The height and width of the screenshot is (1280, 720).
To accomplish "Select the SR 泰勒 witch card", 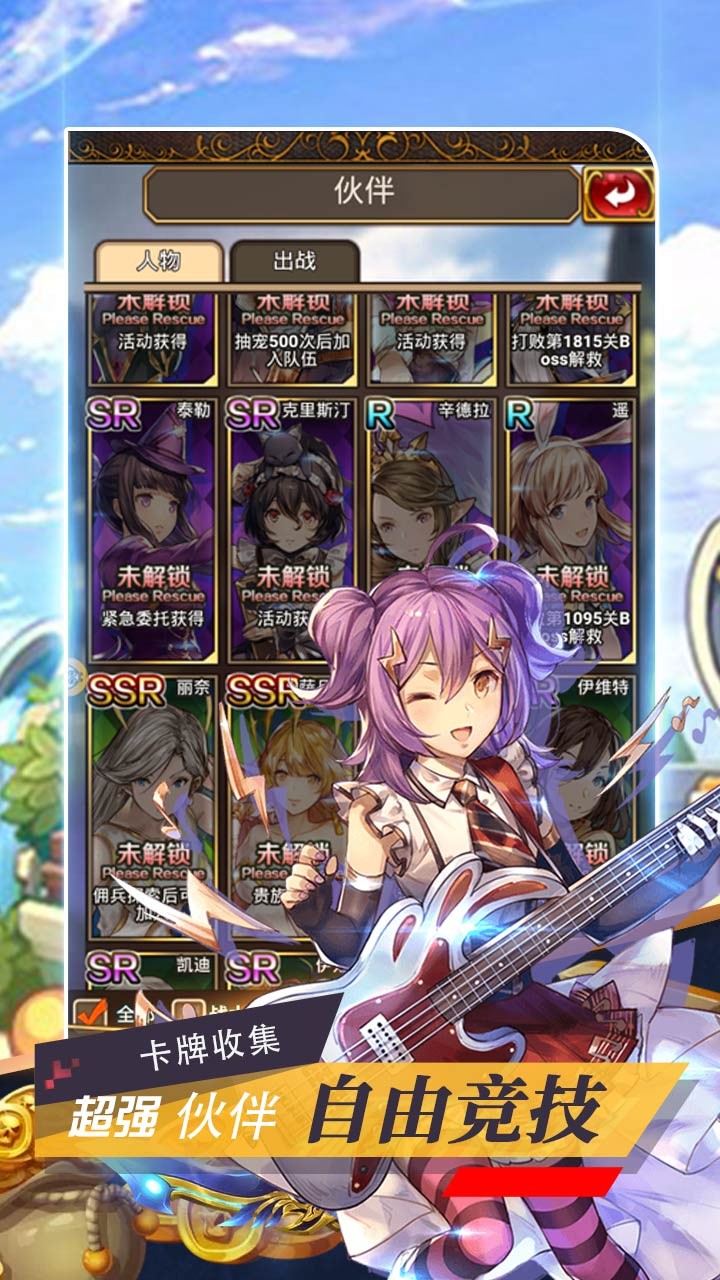I will (x=152, y=527).
